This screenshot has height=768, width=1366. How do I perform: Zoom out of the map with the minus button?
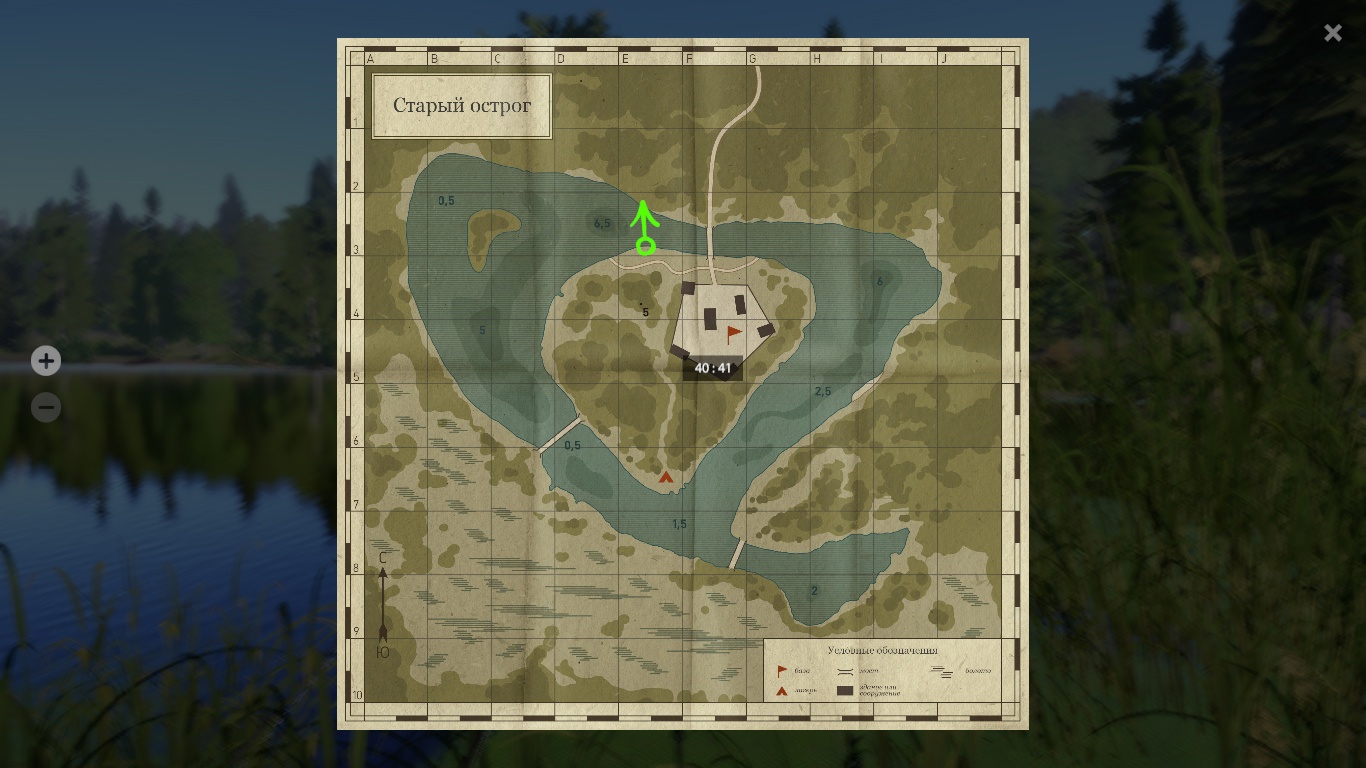pyautogui.click(x=46, y=407)
